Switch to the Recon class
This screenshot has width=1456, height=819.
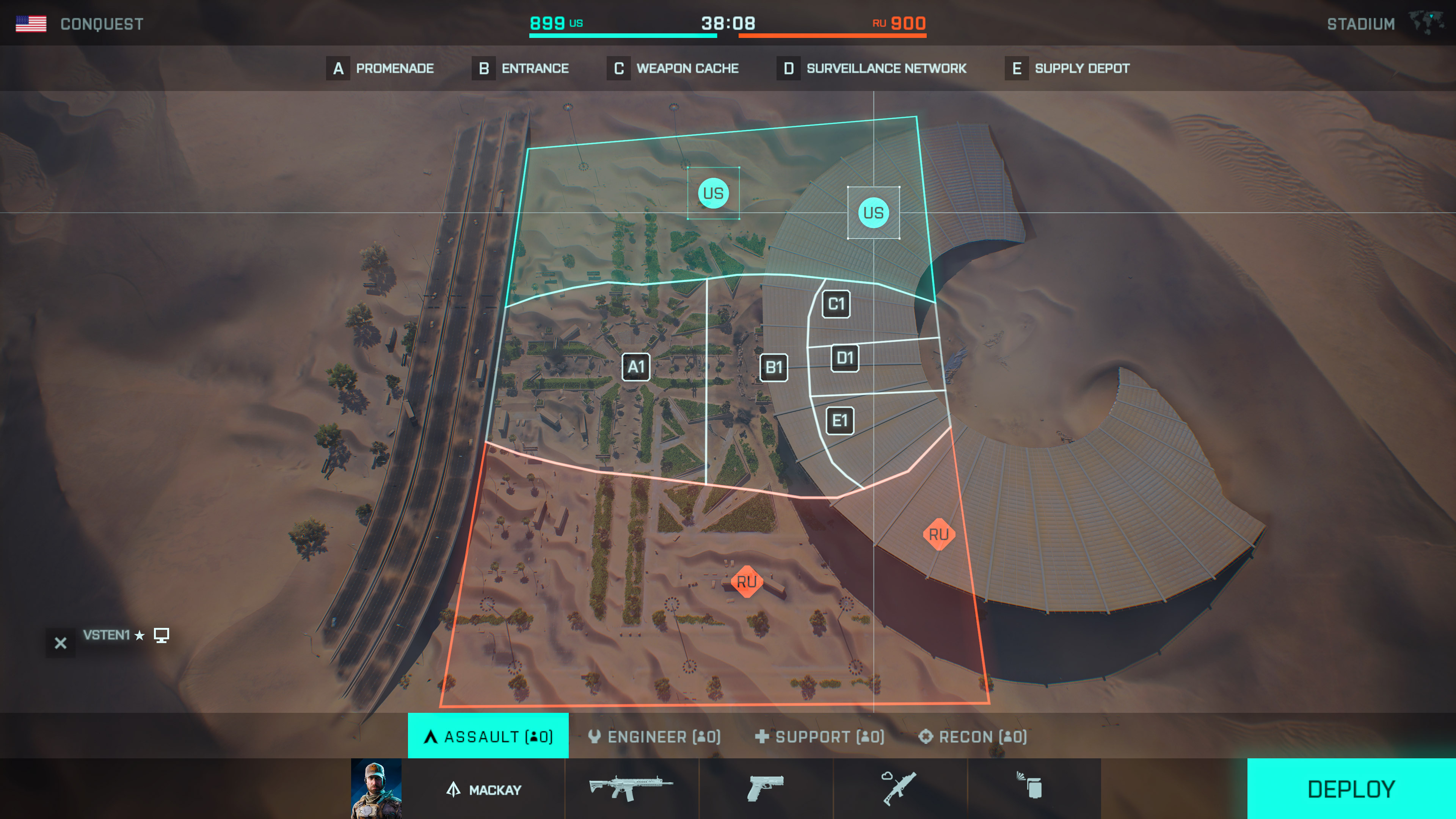pyautogui.click(x=973, y=736)
